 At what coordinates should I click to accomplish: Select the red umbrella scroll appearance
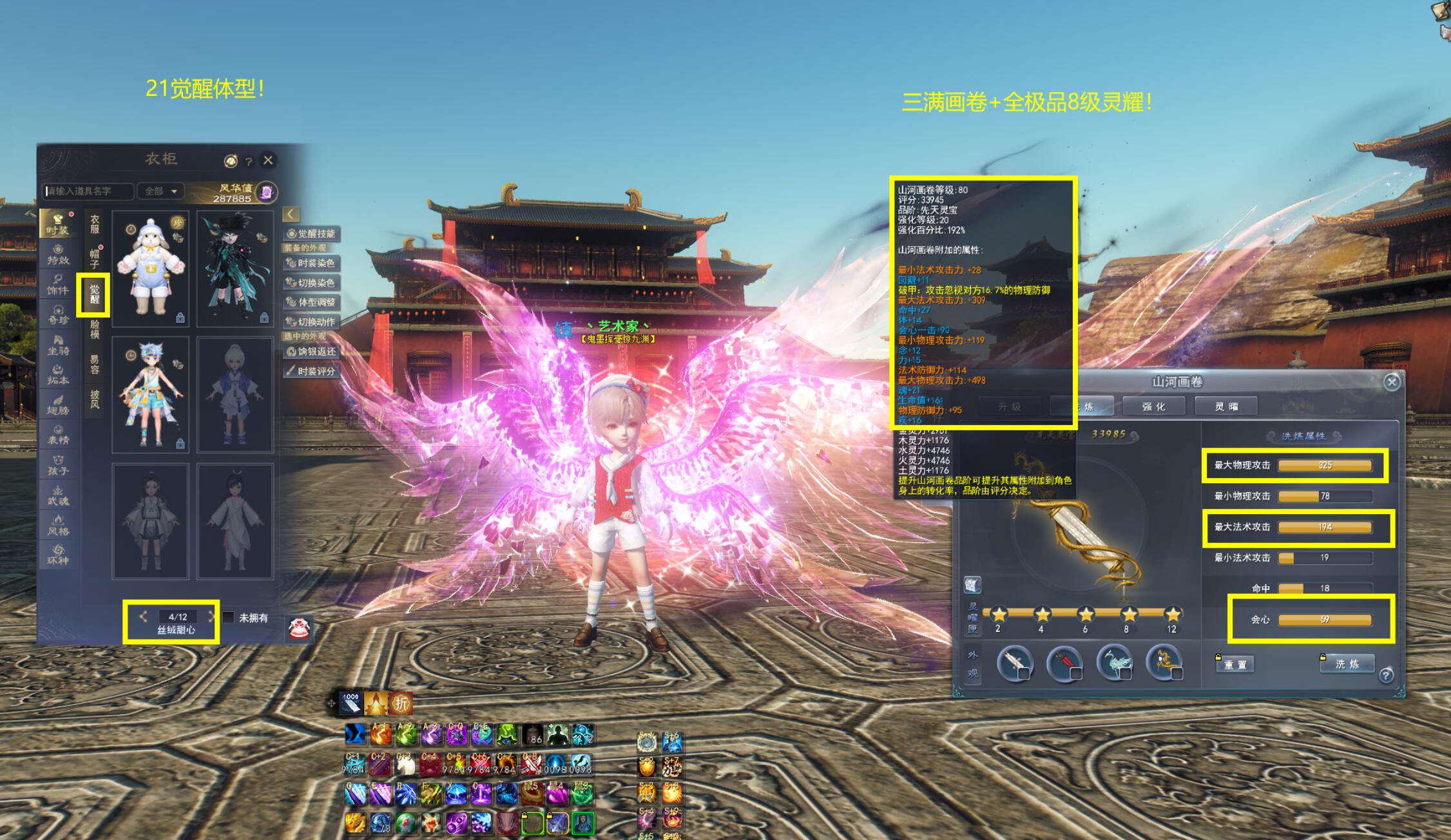pyautogui.click(x=1064, y=663)
